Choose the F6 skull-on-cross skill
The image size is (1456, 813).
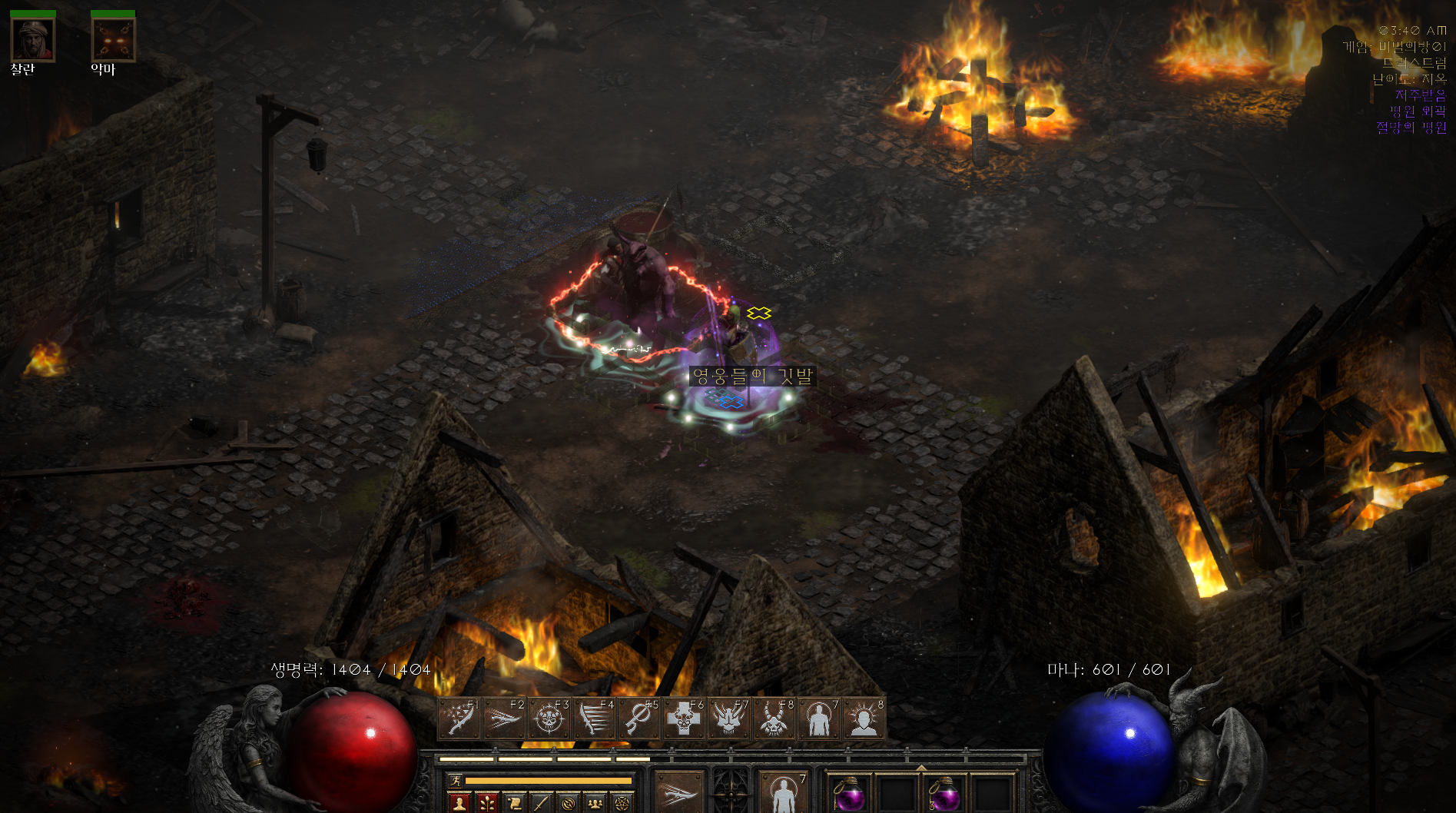click(x=684, y=719)
